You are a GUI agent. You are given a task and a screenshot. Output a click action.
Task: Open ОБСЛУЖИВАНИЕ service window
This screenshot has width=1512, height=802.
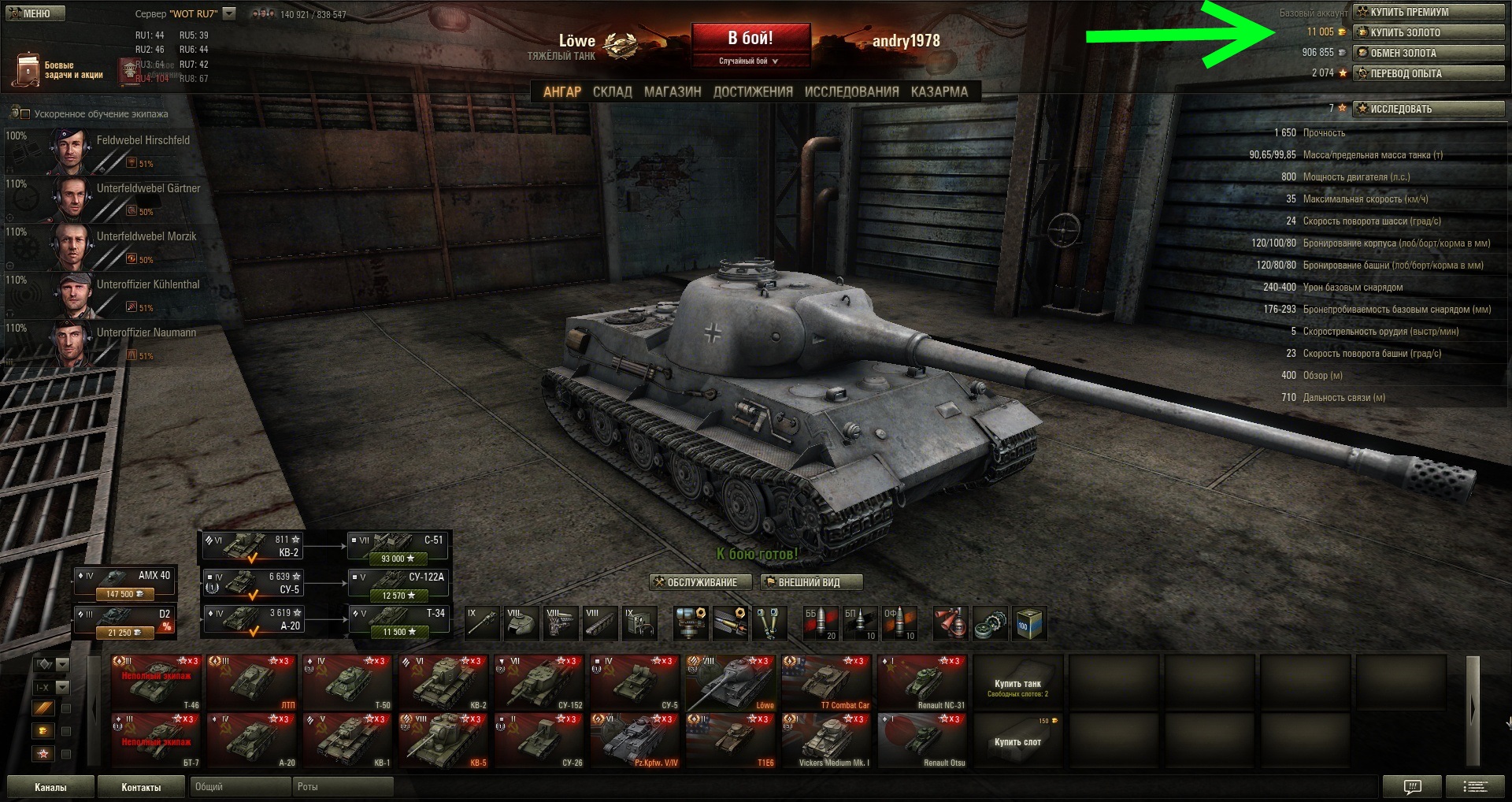pyautogui.click(x=695, y=582)
